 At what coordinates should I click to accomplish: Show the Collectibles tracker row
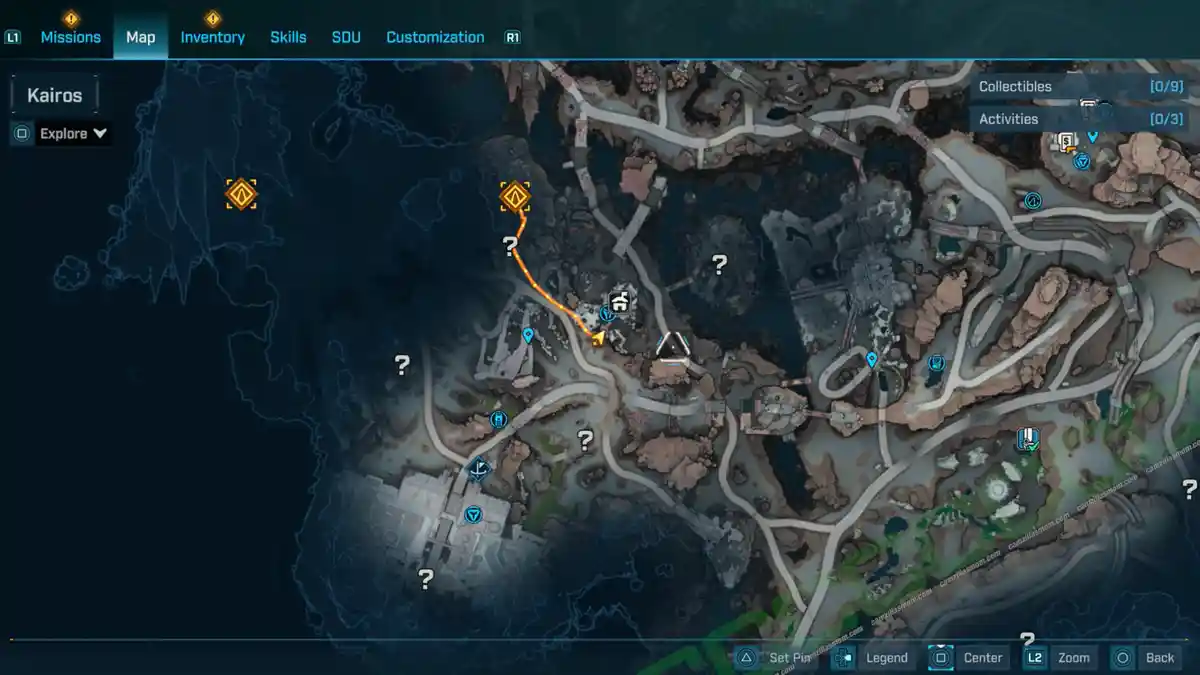coord(1080,87)
